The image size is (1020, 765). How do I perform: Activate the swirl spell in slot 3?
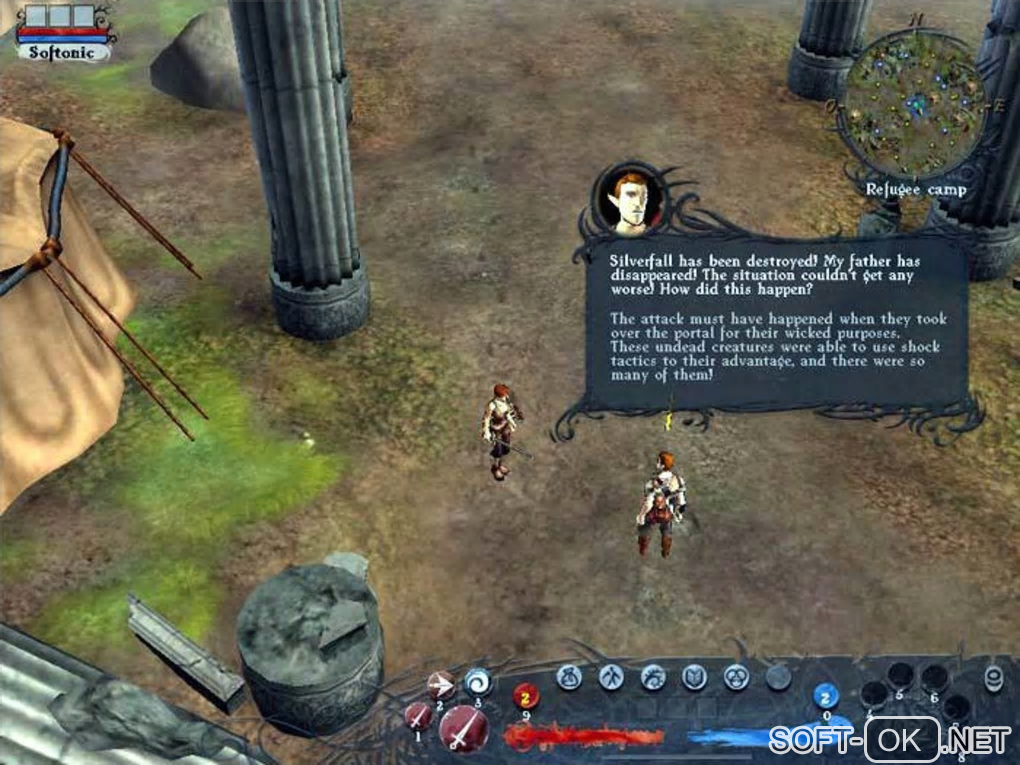[478, 681]
